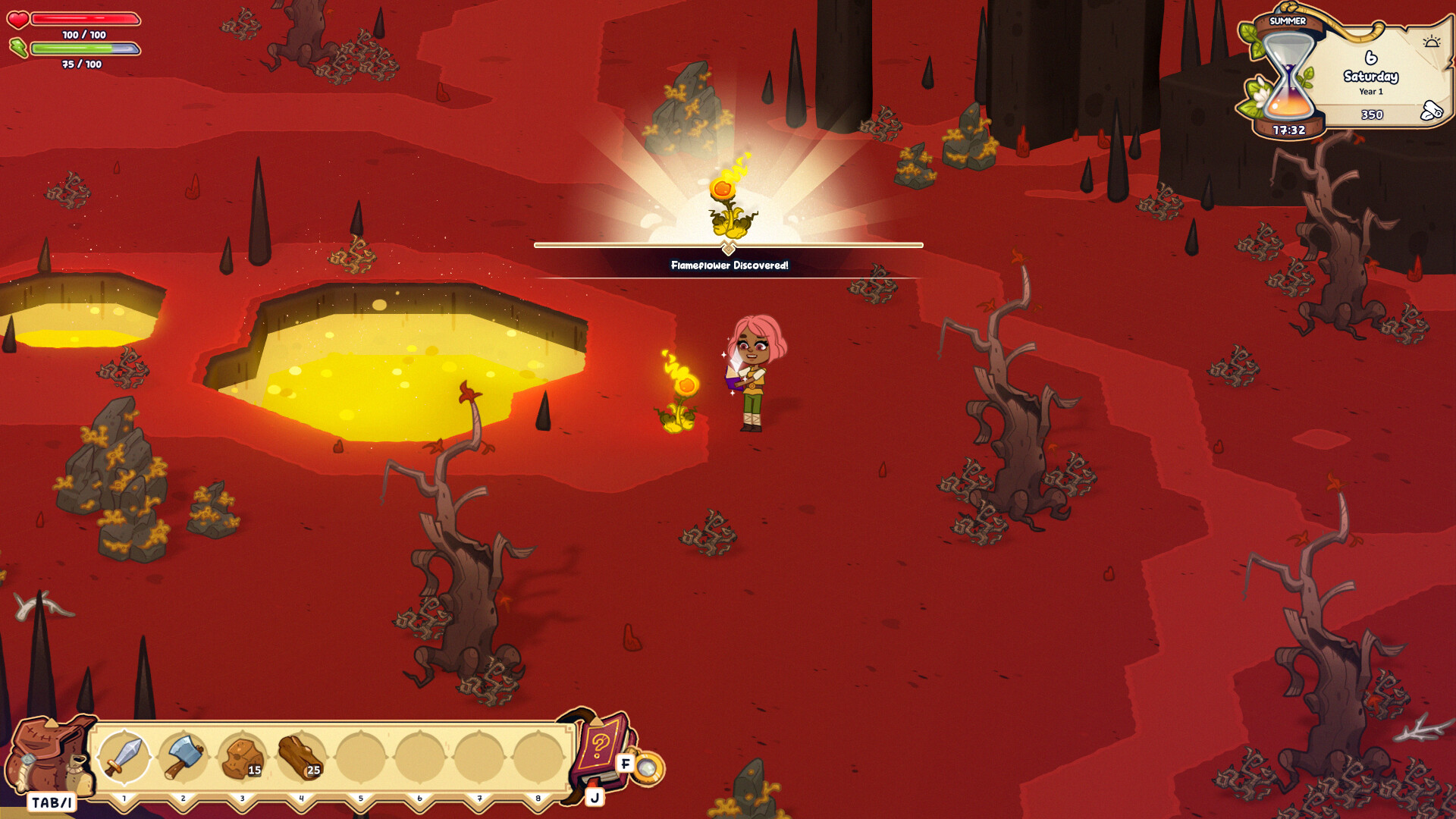Click the Saturday date label
This screenshot has height=819, width=1456.
point(1370,77)
